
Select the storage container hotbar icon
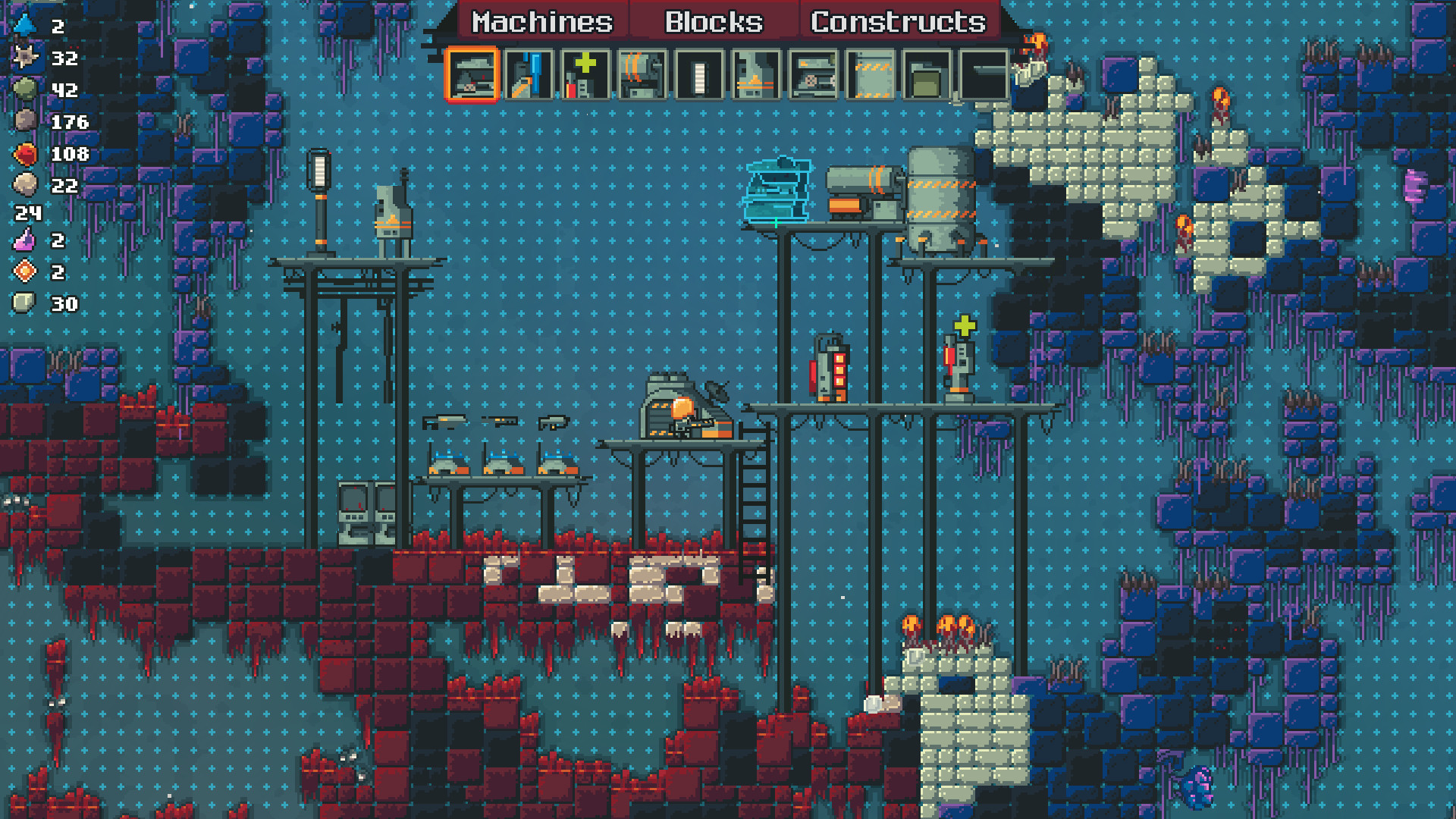927,76
